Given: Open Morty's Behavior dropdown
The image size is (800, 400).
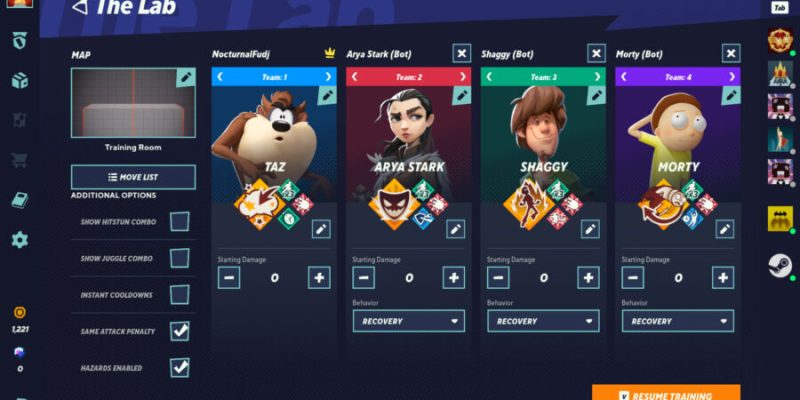Looking at the screenshot, I should tap(679, 321).
